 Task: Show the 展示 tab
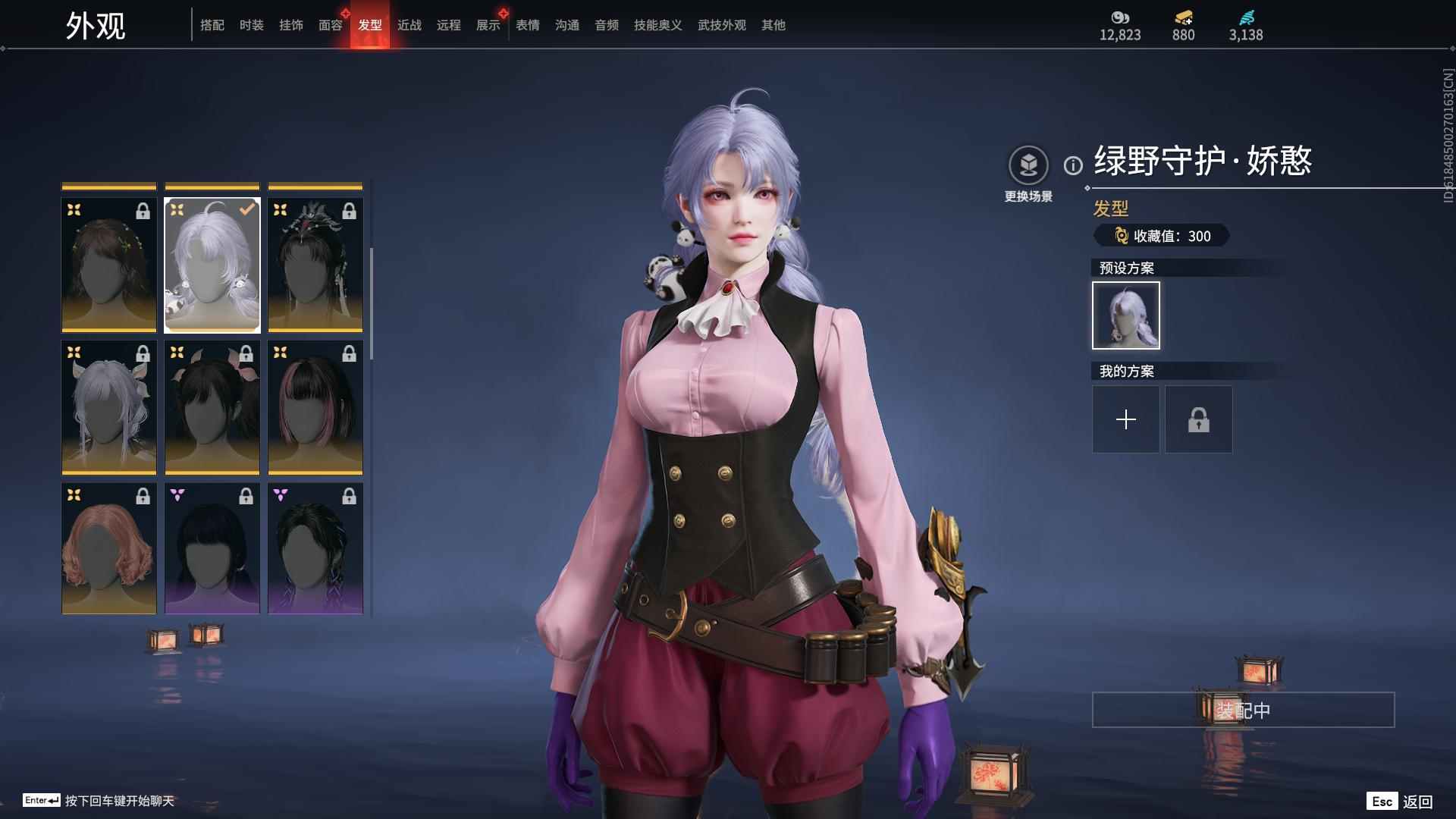click(488, 25)
